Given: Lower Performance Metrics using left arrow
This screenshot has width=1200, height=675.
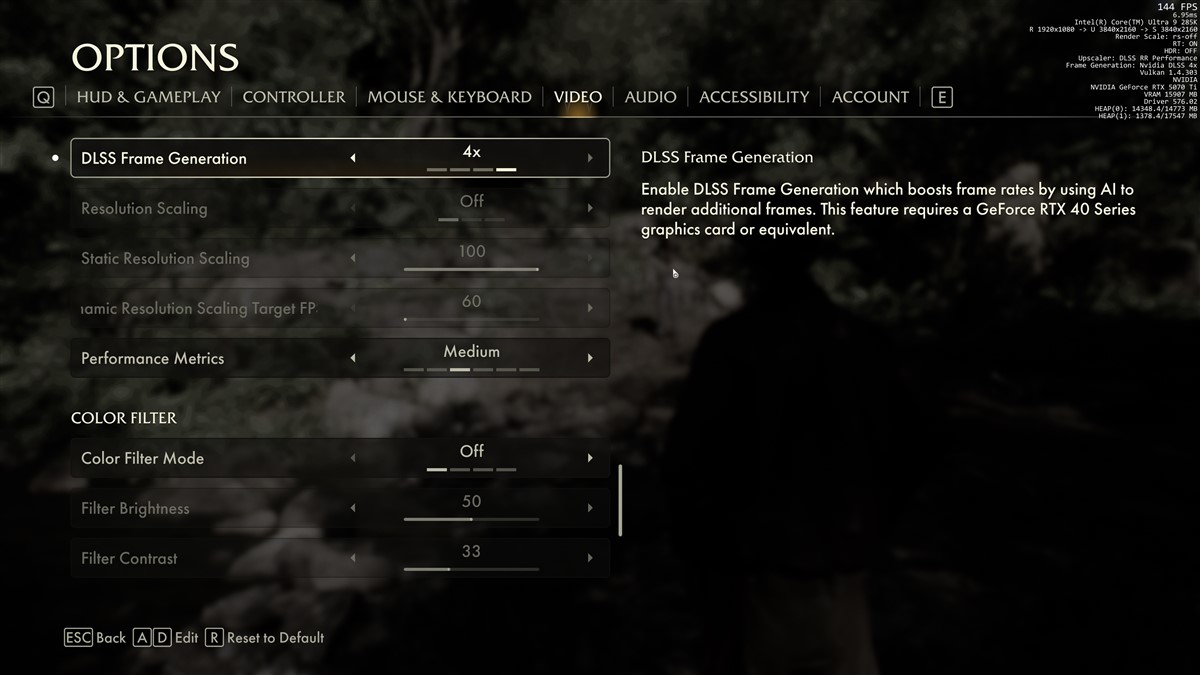Looking at the screenshot, I should (353, 358).
